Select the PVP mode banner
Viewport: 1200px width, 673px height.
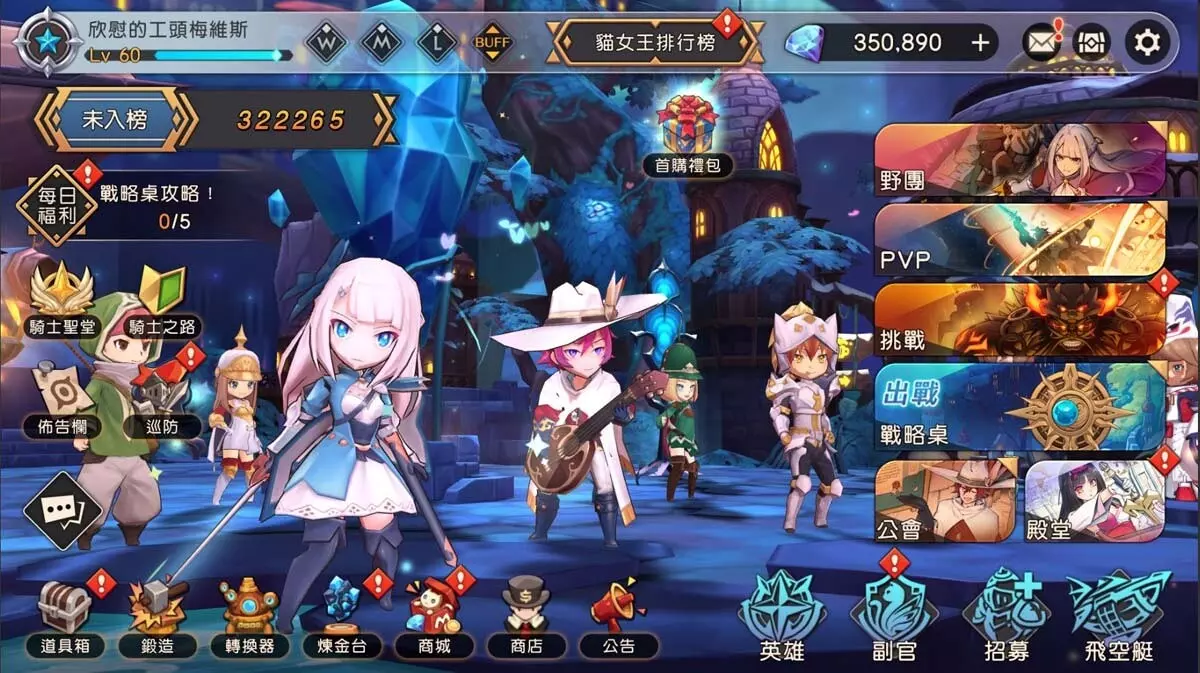pos(1020,240)
